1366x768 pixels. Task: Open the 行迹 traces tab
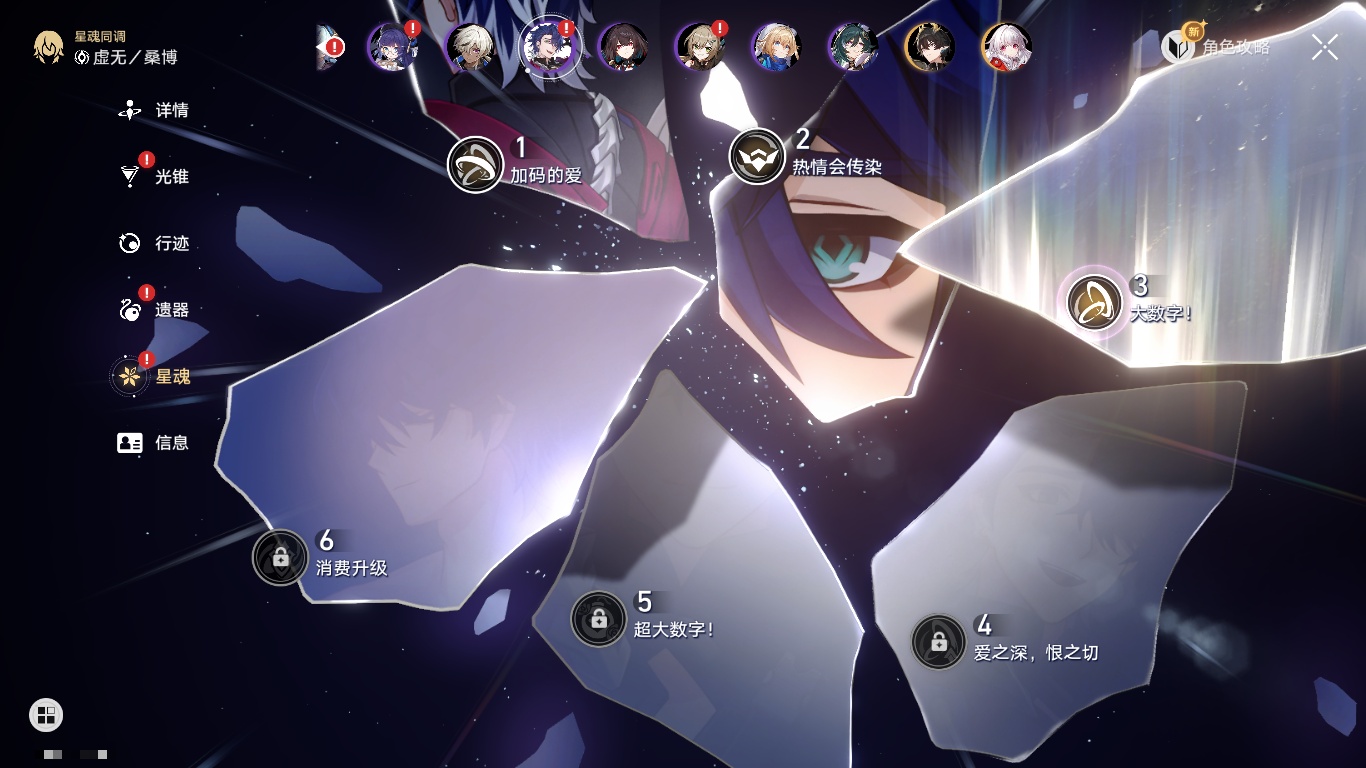155,243
